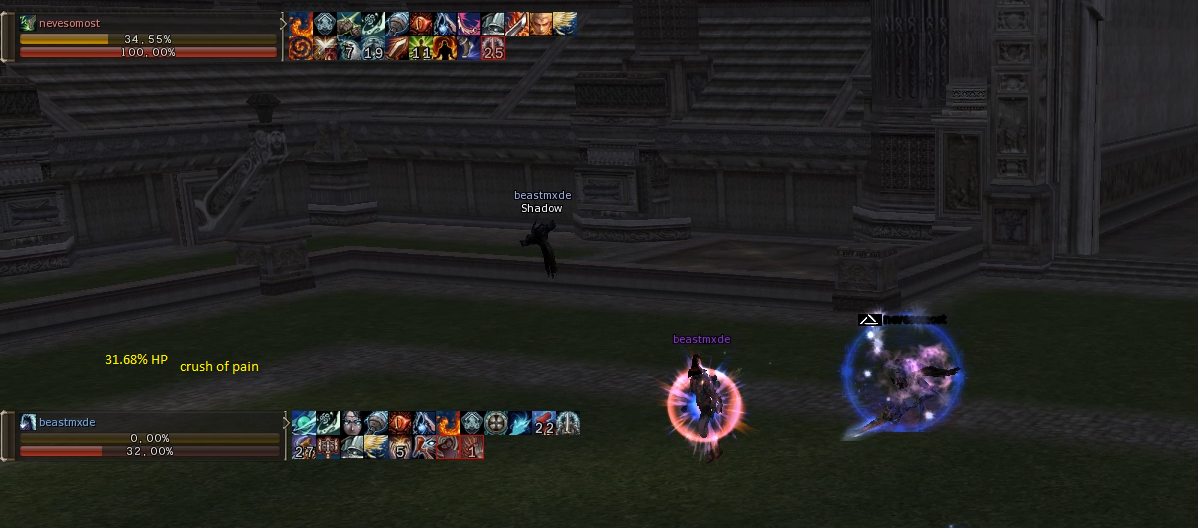Click beastmxde's blue class portrait icon
The width and height of the screenshot is (1198, 528).
pyautogui.click(x=28, y=422)
